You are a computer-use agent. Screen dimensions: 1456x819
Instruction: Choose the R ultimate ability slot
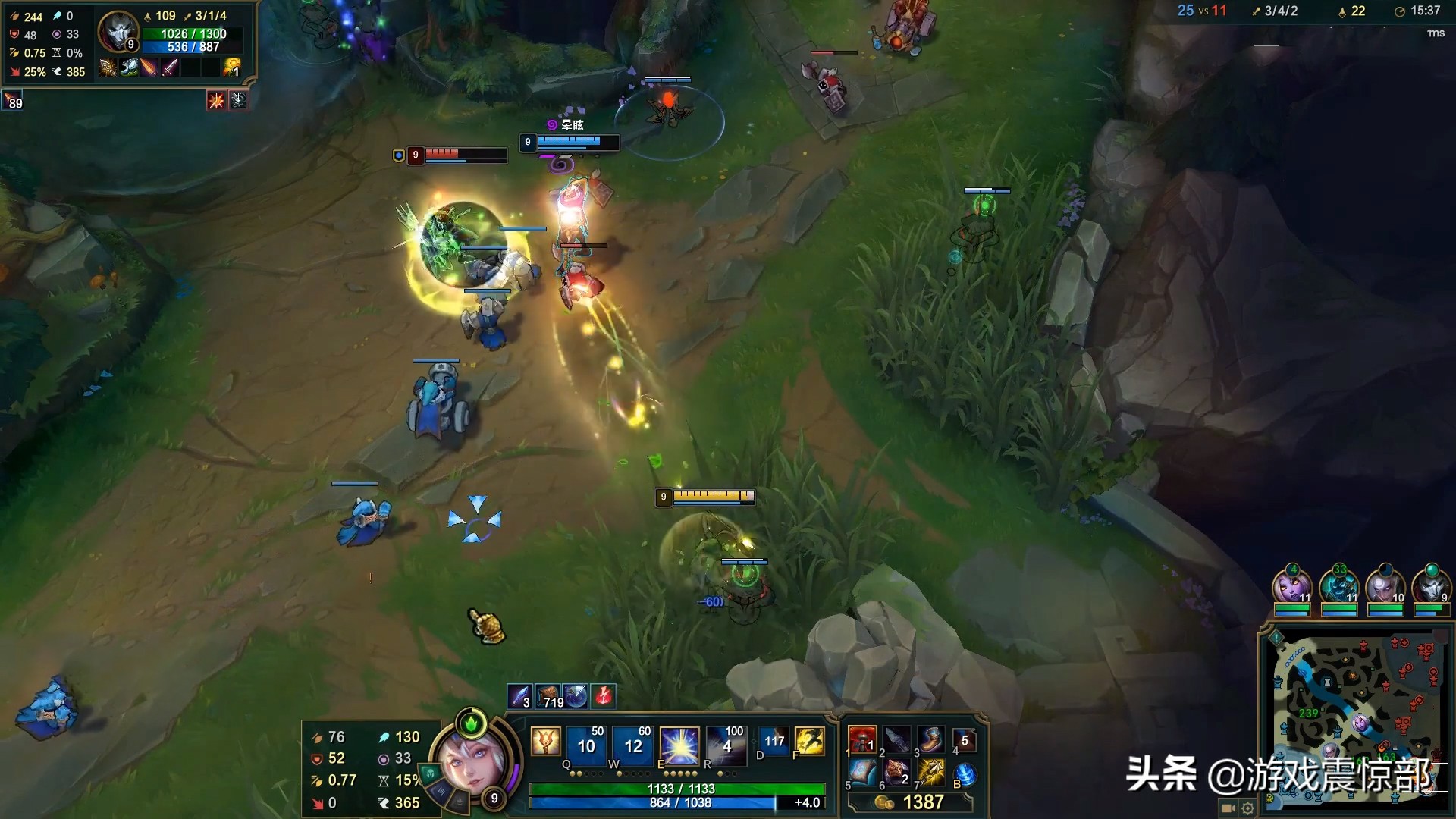[x=726, y=745]
